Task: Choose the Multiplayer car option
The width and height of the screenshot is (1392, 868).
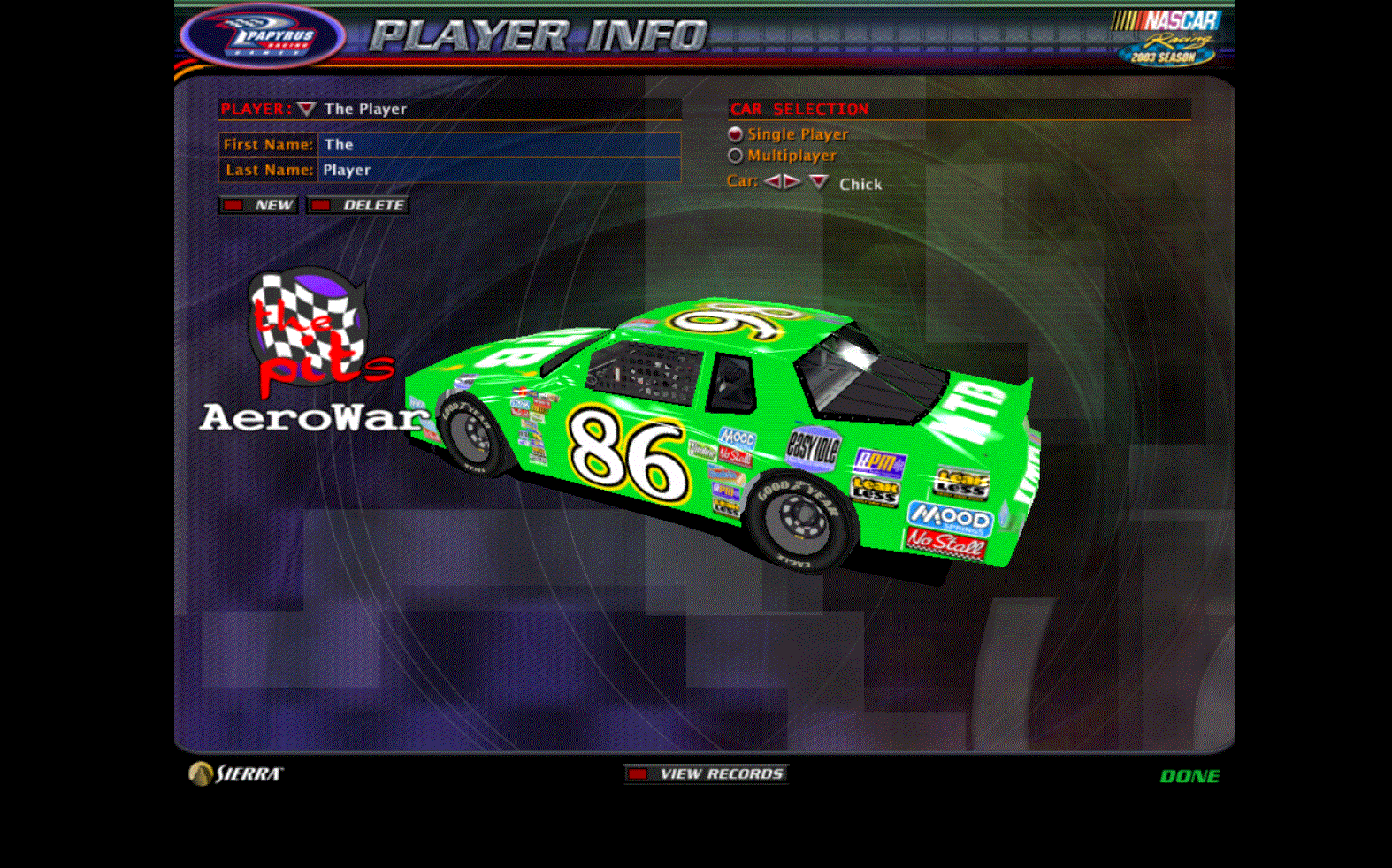Action: click(x=735, y=156)
